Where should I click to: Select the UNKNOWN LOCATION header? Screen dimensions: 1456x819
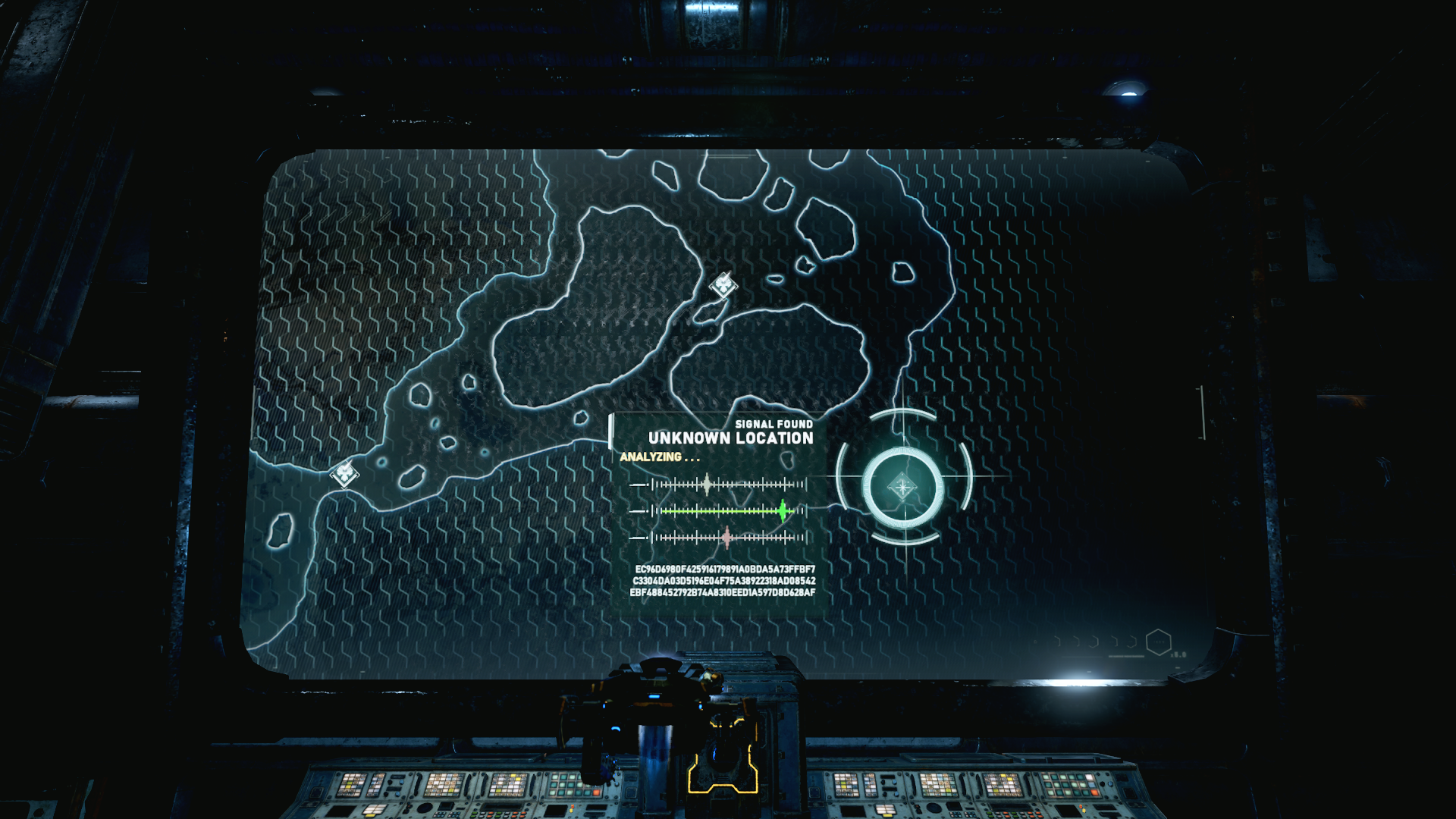click(x=730, y=438)
